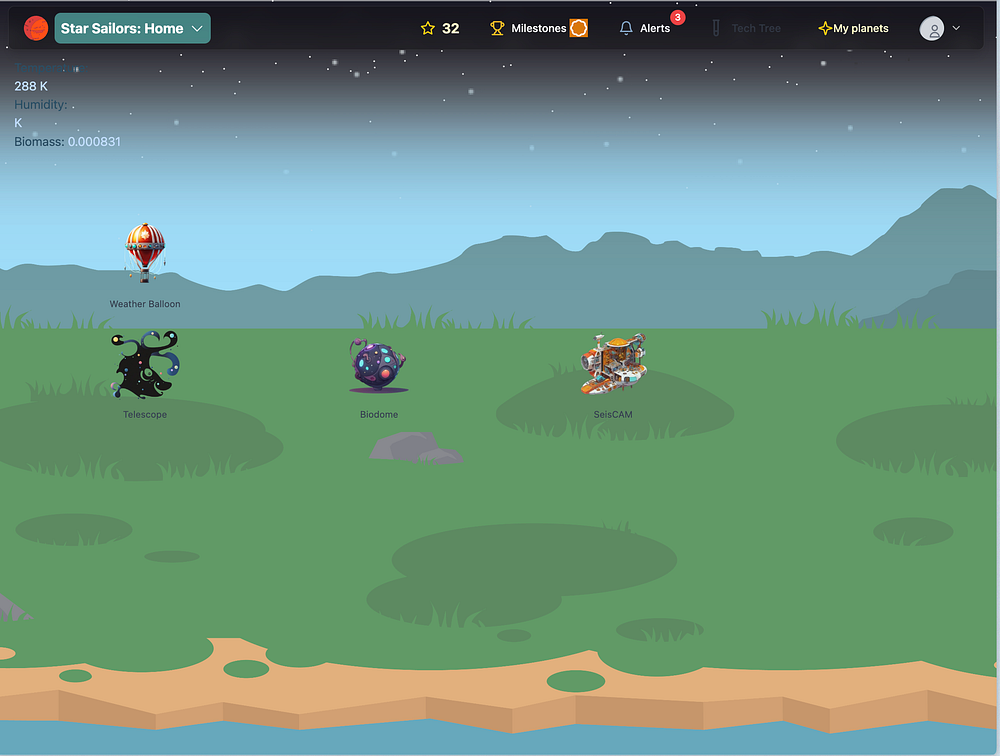Open the Tech Tree
This screenshot has width=1000, height=756.
pos(746,29)
